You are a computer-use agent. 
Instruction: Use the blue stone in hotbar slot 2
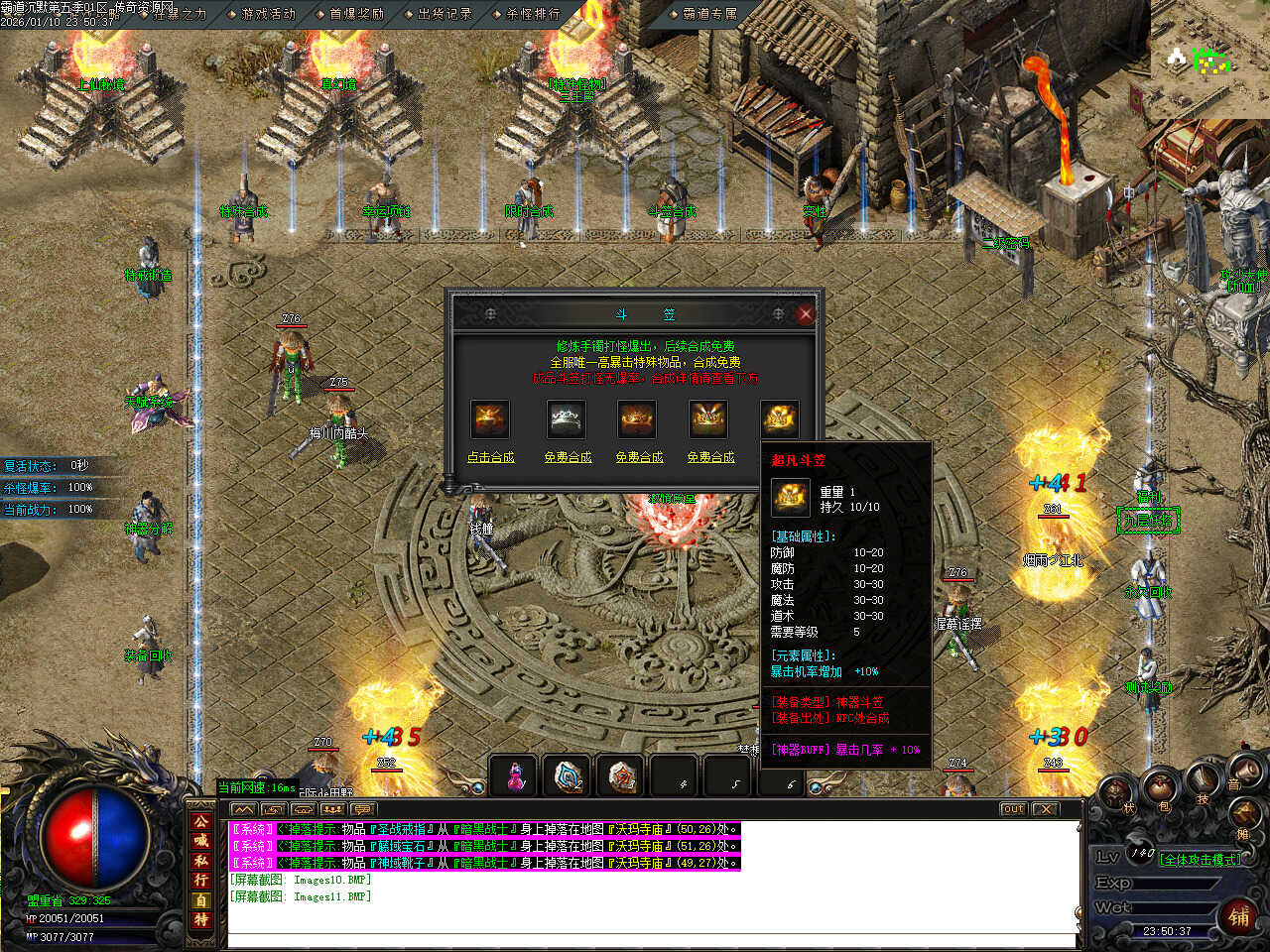569,776
